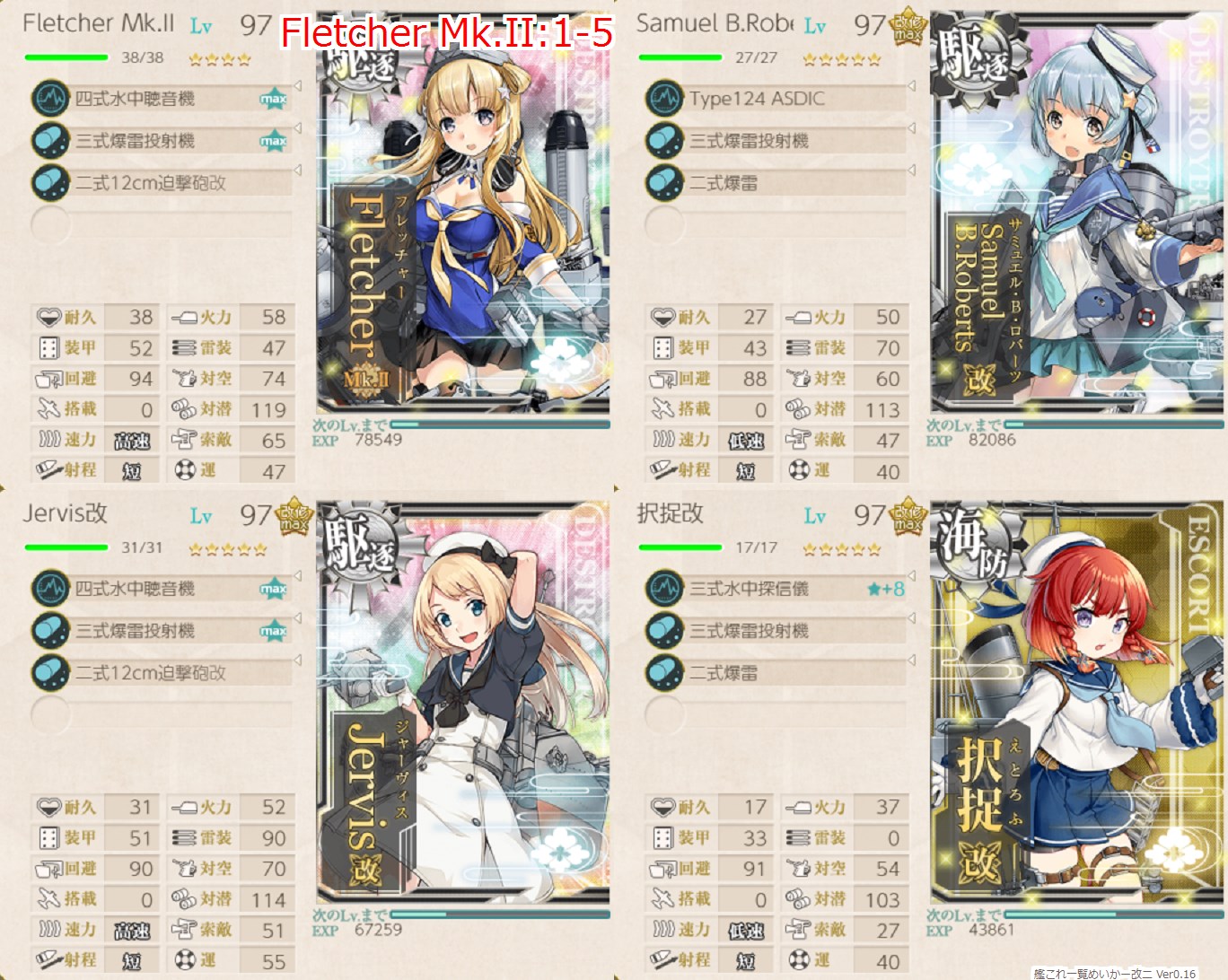Click the 速力 icon showing 高速 on Jervis改

pos(48,930)
